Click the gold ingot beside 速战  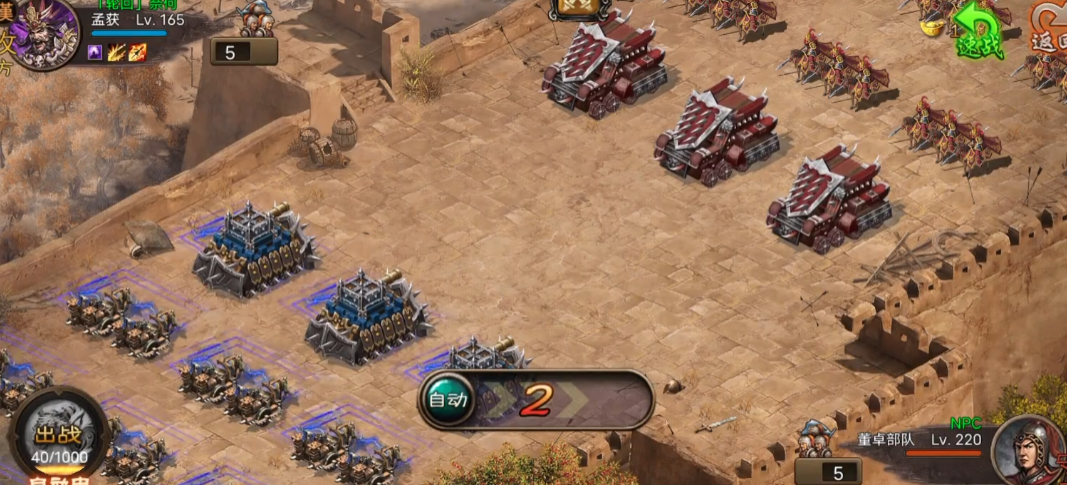tap(934, 27)
